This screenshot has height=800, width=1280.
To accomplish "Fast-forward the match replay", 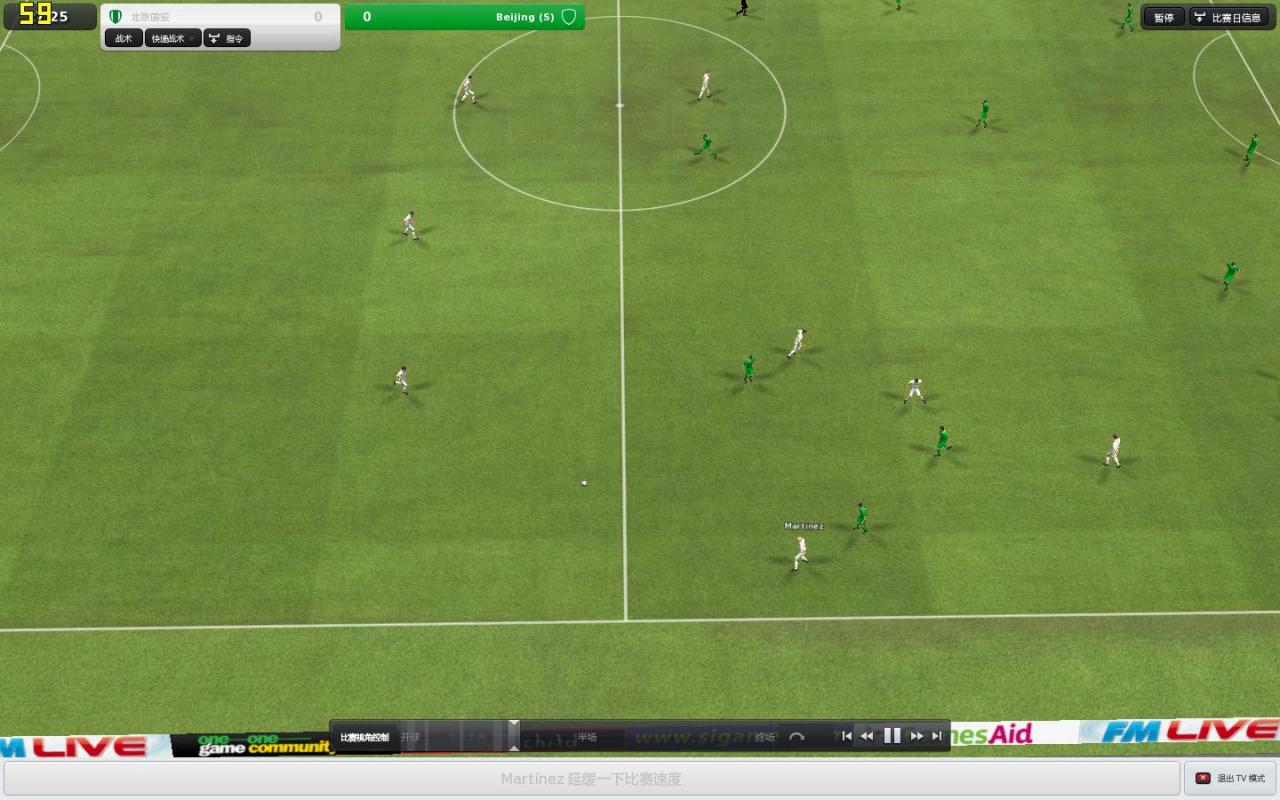I will 916,736.
